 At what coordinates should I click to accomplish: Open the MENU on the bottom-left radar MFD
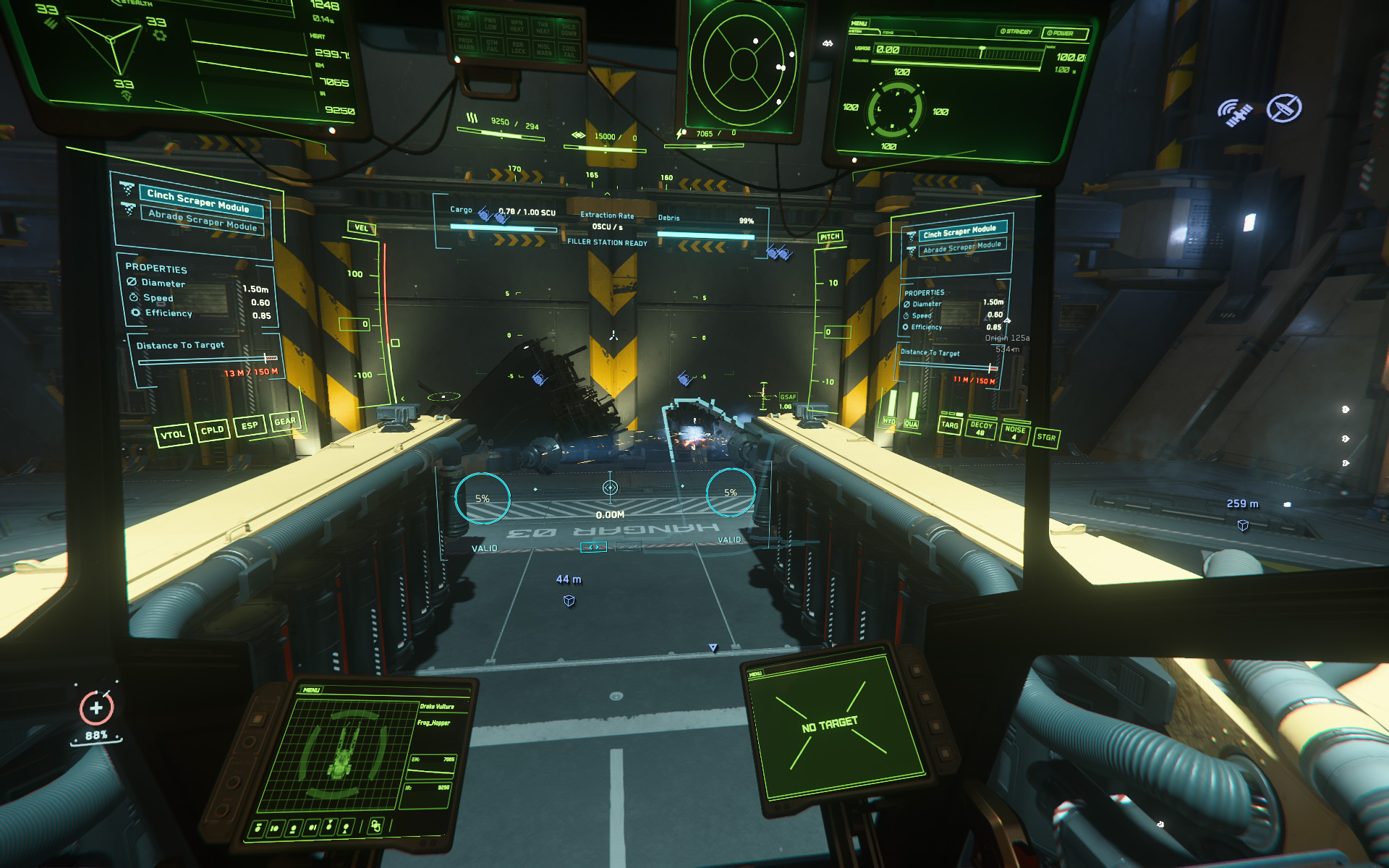(x=311, y=689)
